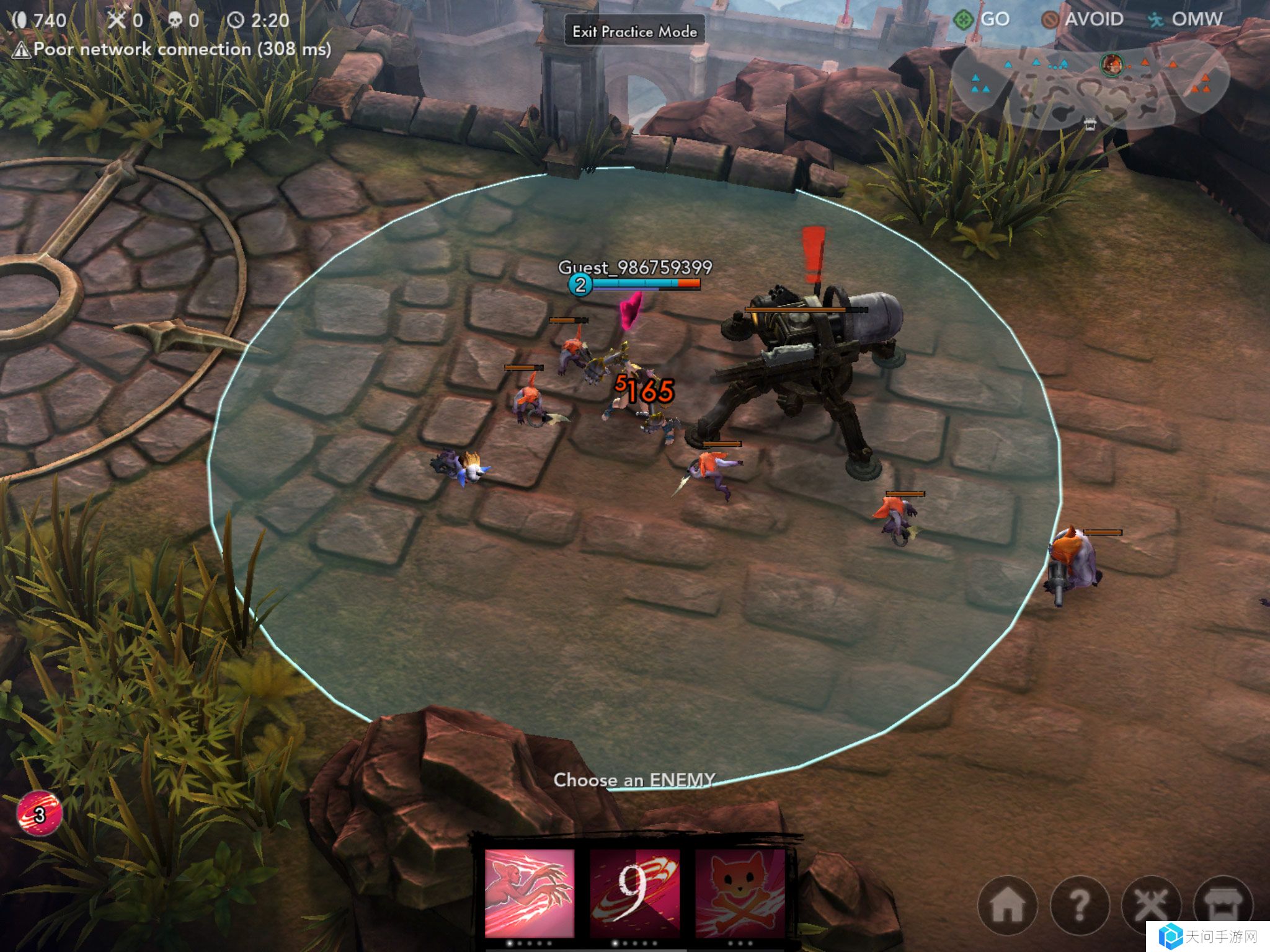This screenshot has height=952, width=1270.
Task: Tap the crossed swords button
Action: pyautogui.click(x=1152, y=906)
